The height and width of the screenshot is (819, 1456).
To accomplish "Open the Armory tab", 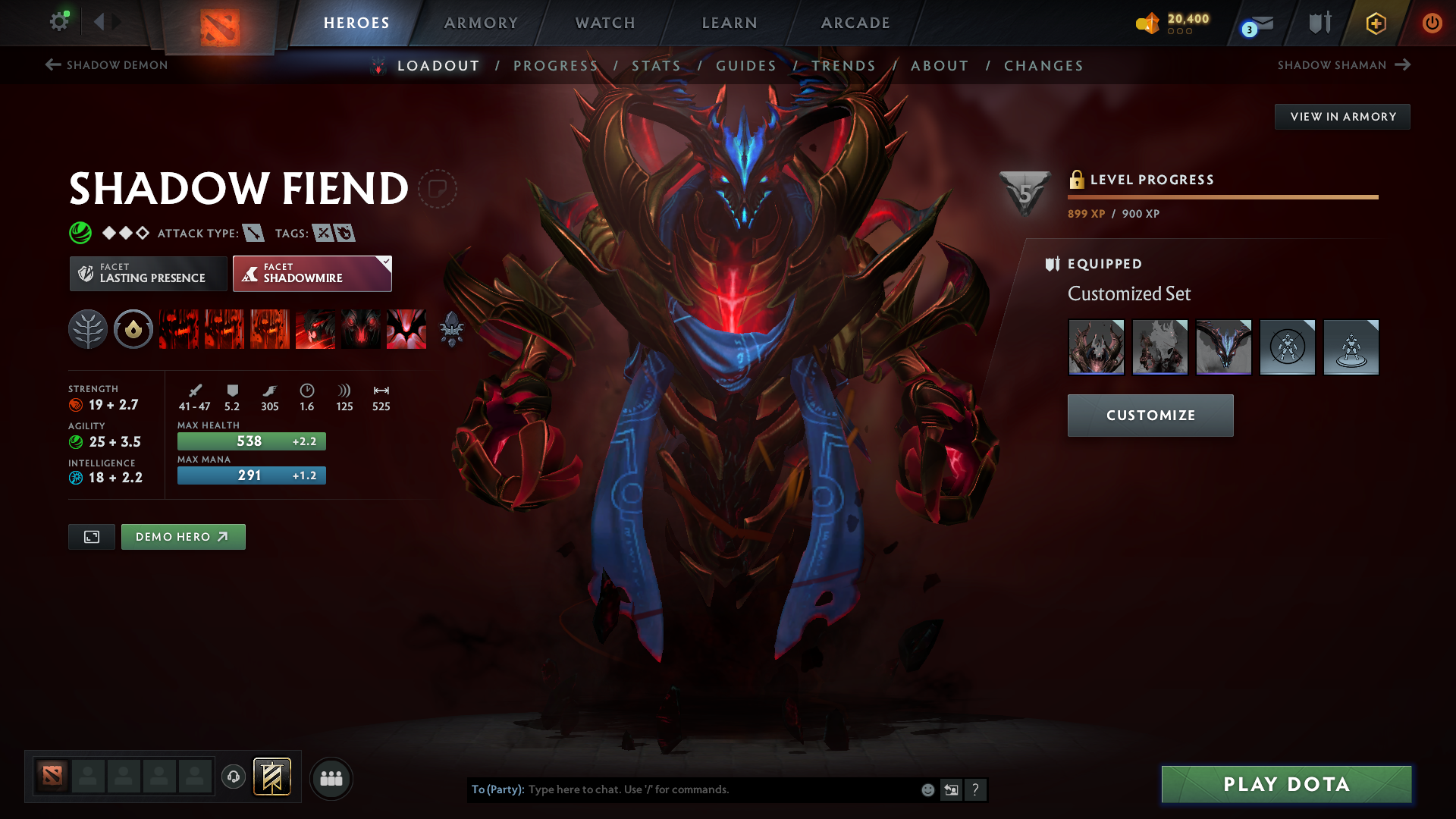I will 481,23.
